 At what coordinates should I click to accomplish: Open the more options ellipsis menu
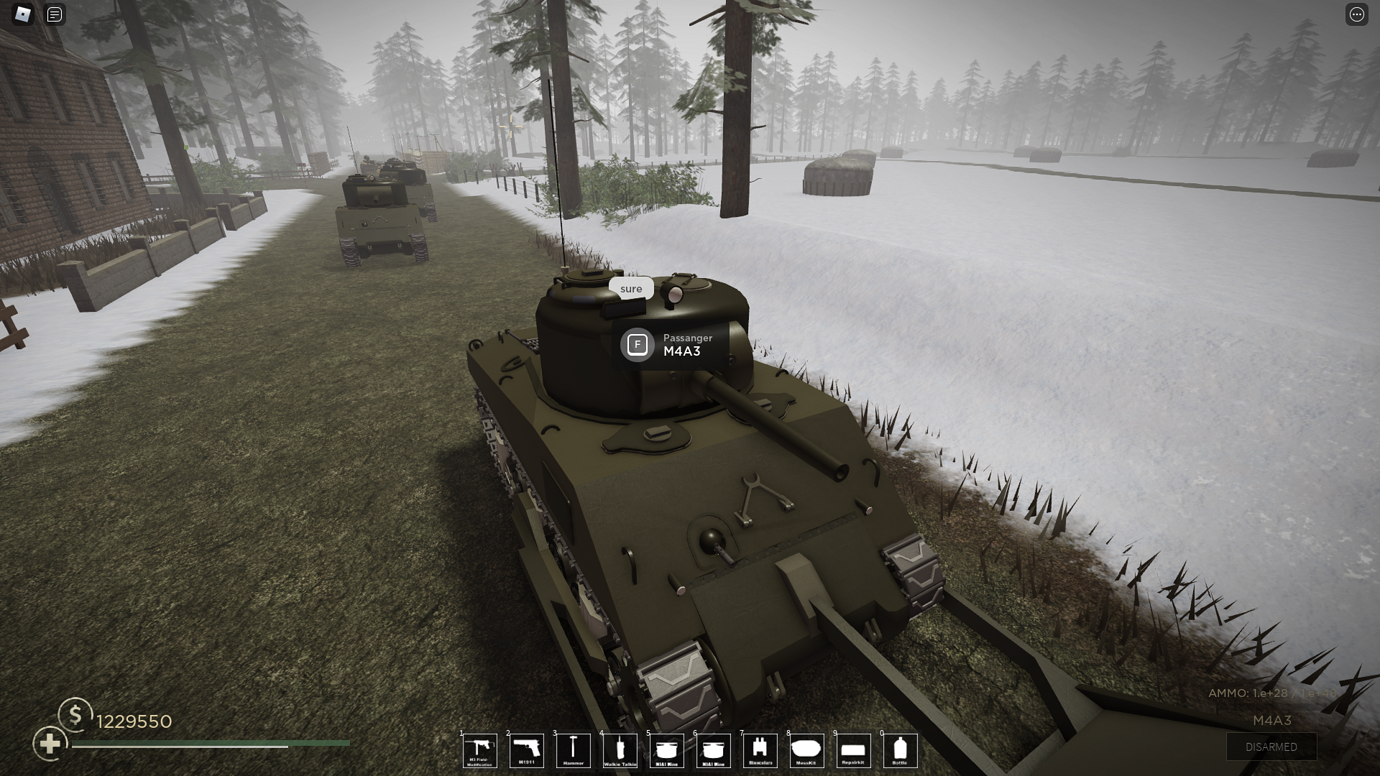pos(1358,13)
